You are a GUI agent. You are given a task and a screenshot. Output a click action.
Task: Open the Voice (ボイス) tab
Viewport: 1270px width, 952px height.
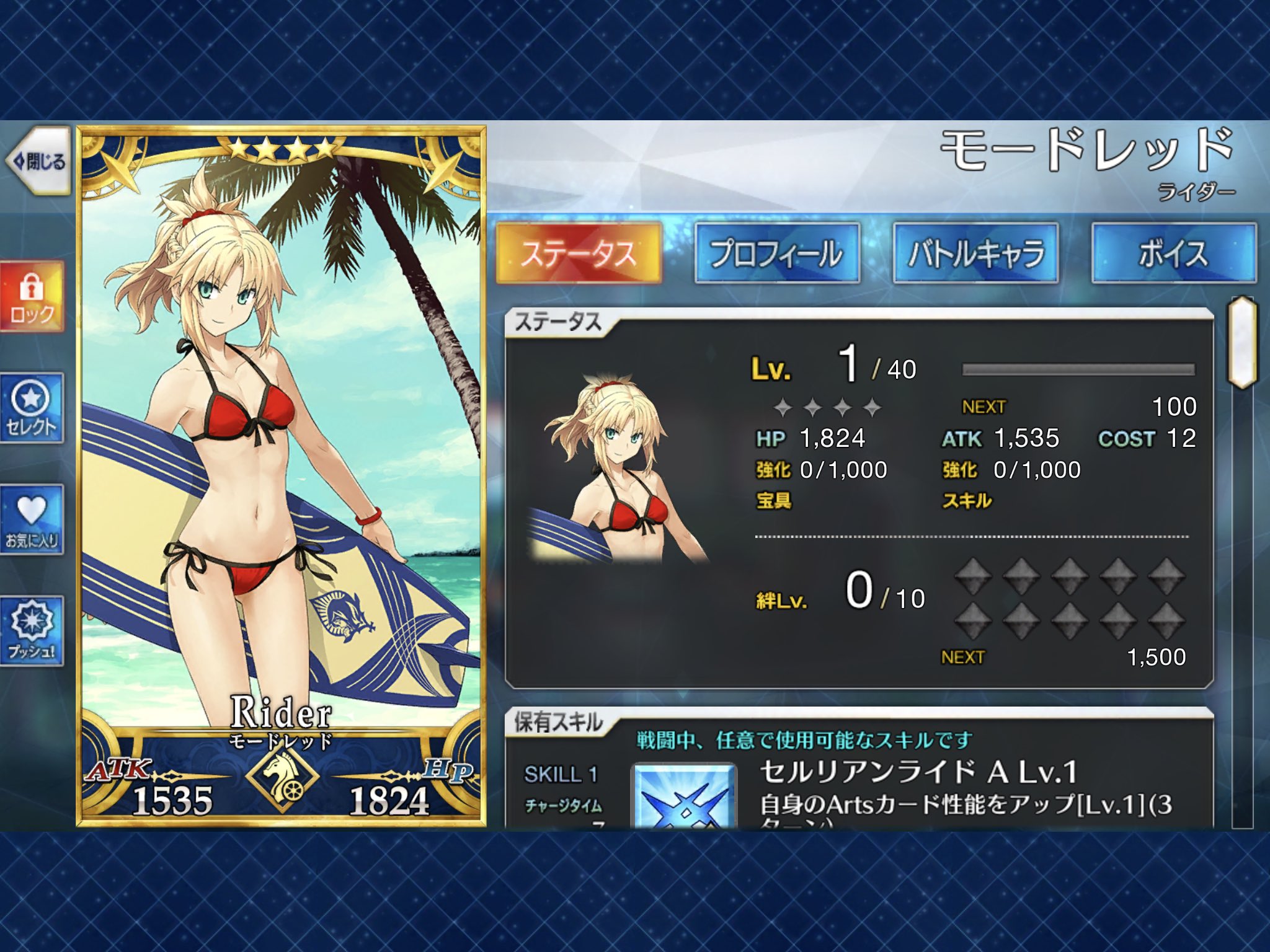click(x=1173, y=253)
